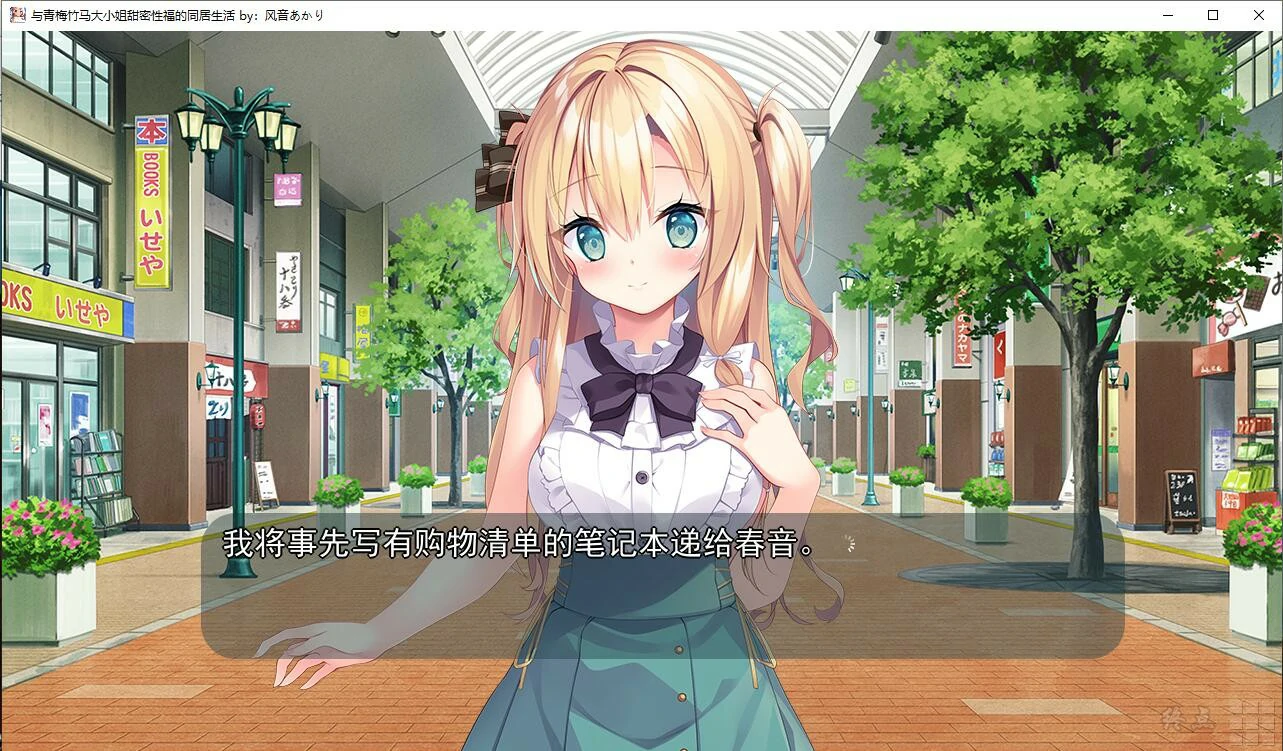Click the green vending machine on the right
Screen dimensions: 1283x751
point(1257,460)
